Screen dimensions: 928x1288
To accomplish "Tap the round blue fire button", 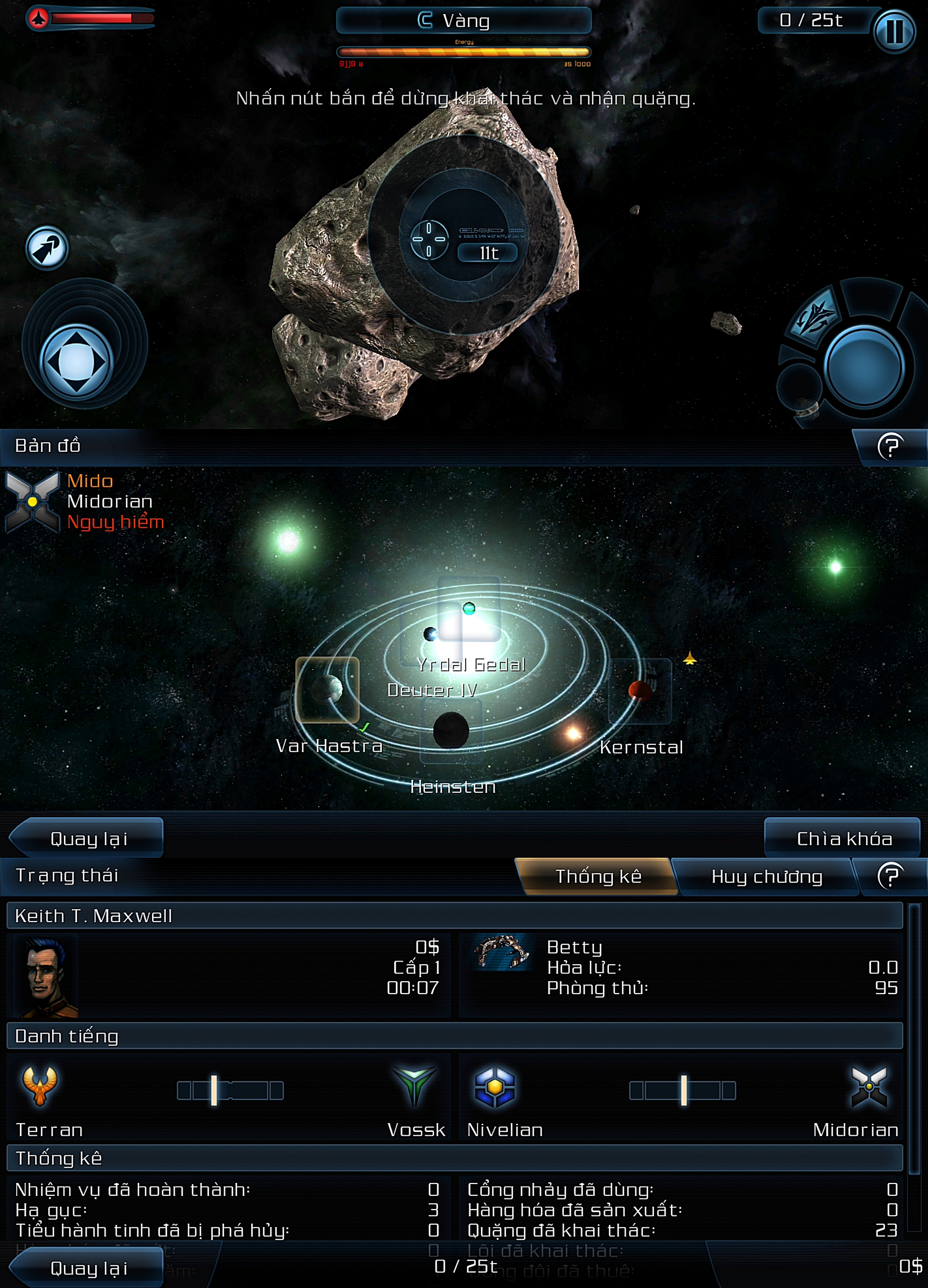I will tap(864, 366).
